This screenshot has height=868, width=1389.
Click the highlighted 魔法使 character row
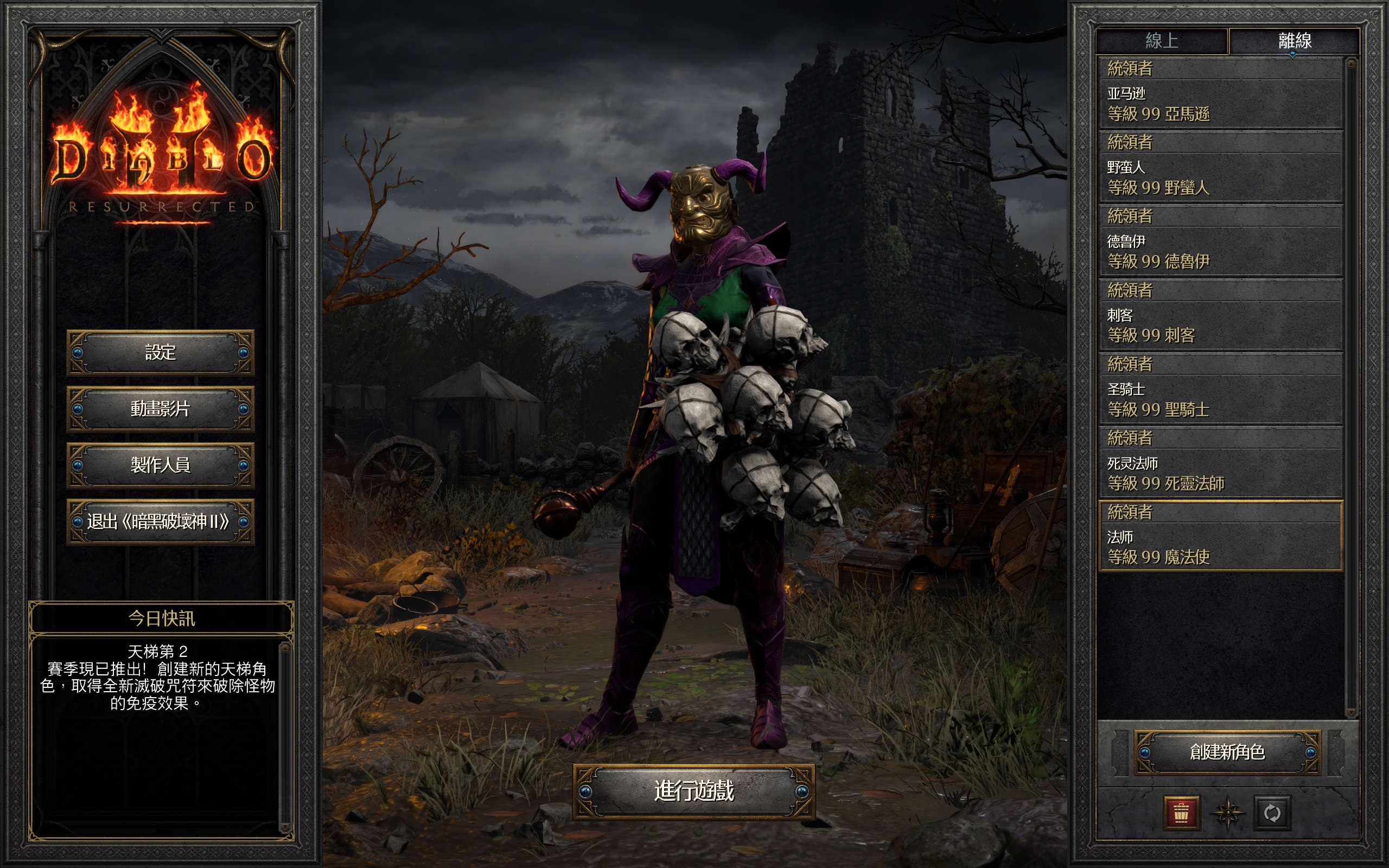pos(1220,536)
